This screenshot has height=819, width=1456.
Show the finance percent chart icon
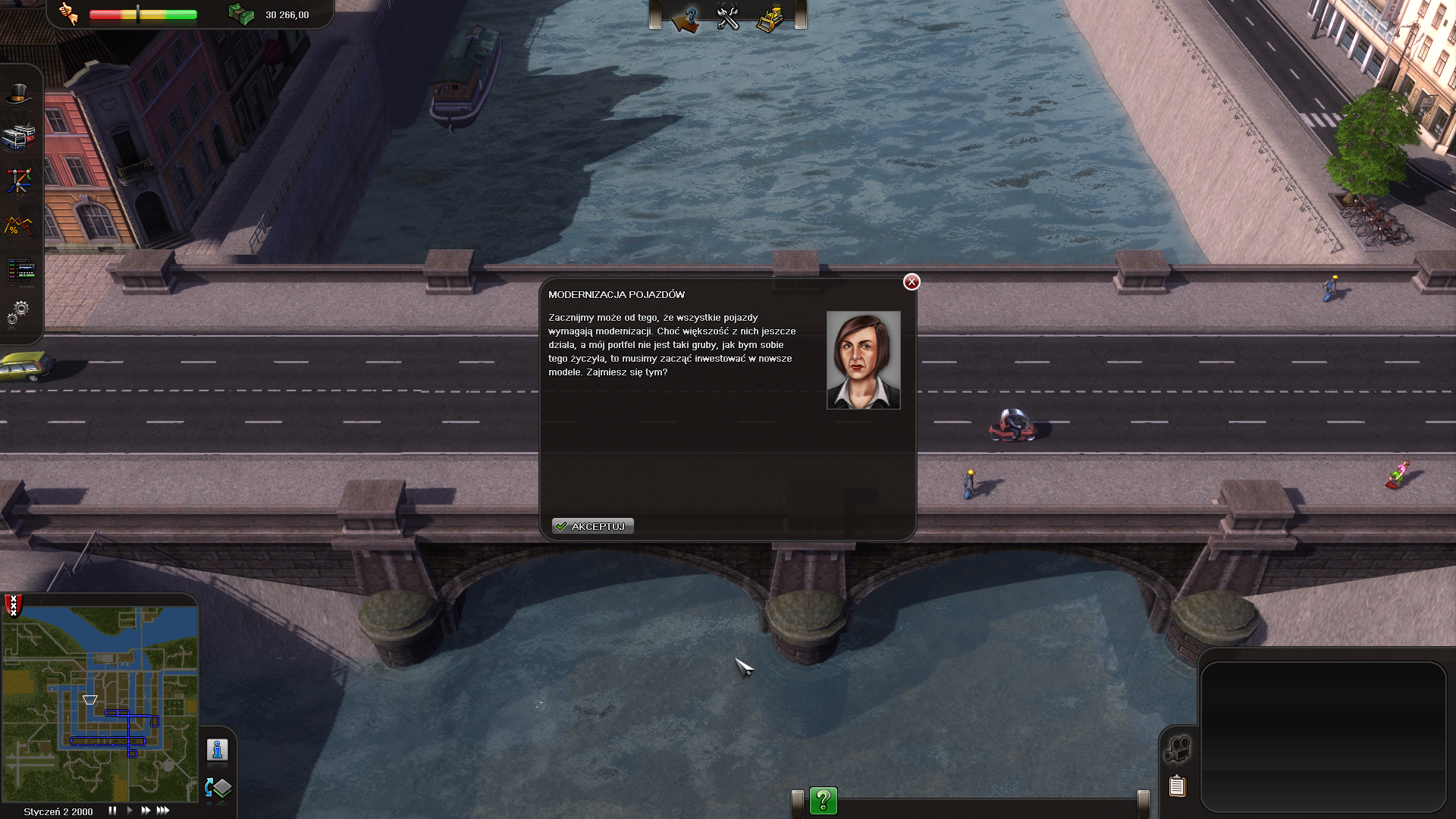click(19, 225)
